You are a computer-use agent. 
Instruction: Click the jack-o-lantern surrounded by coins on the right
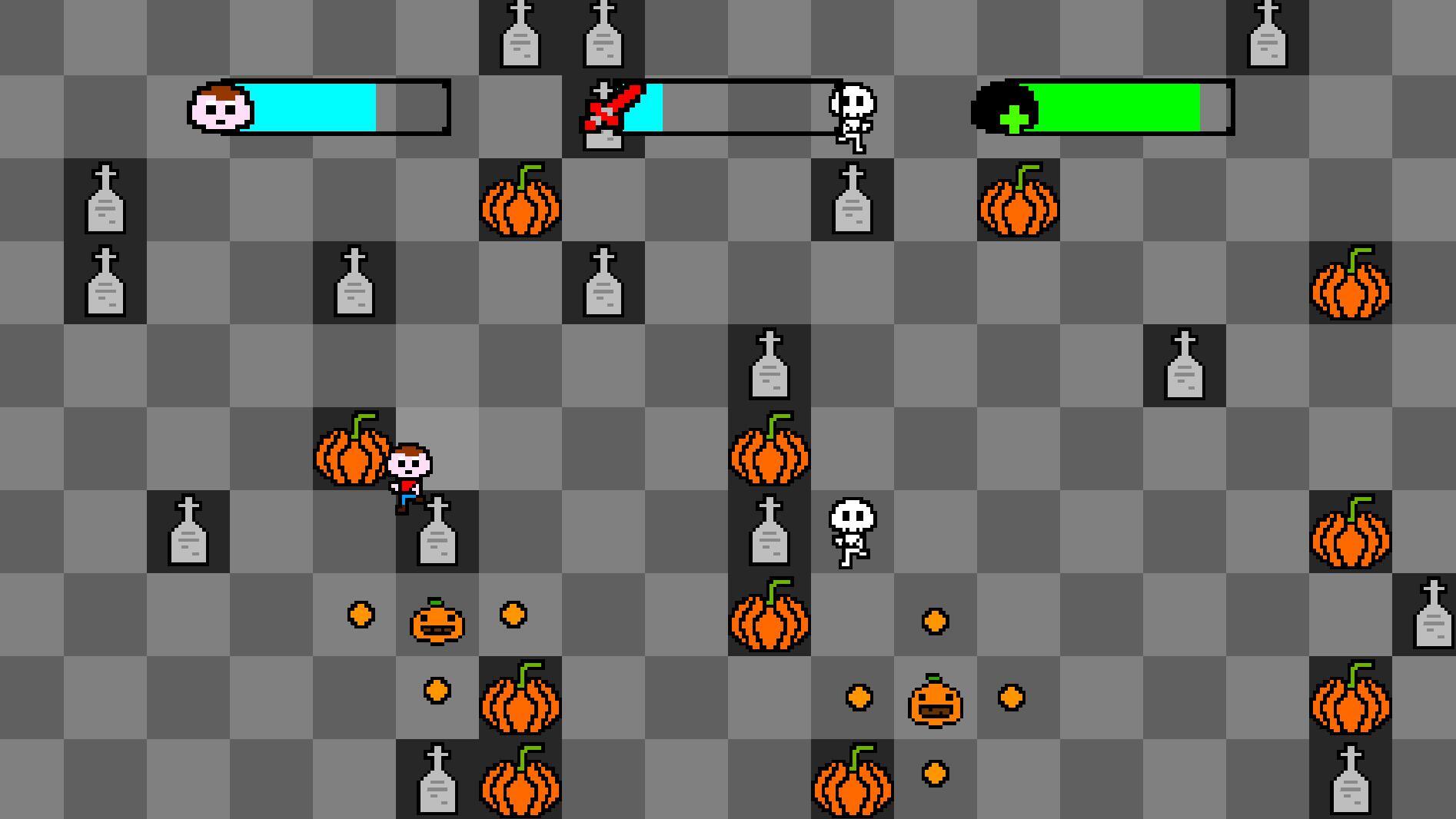click(x=935, y=699)
